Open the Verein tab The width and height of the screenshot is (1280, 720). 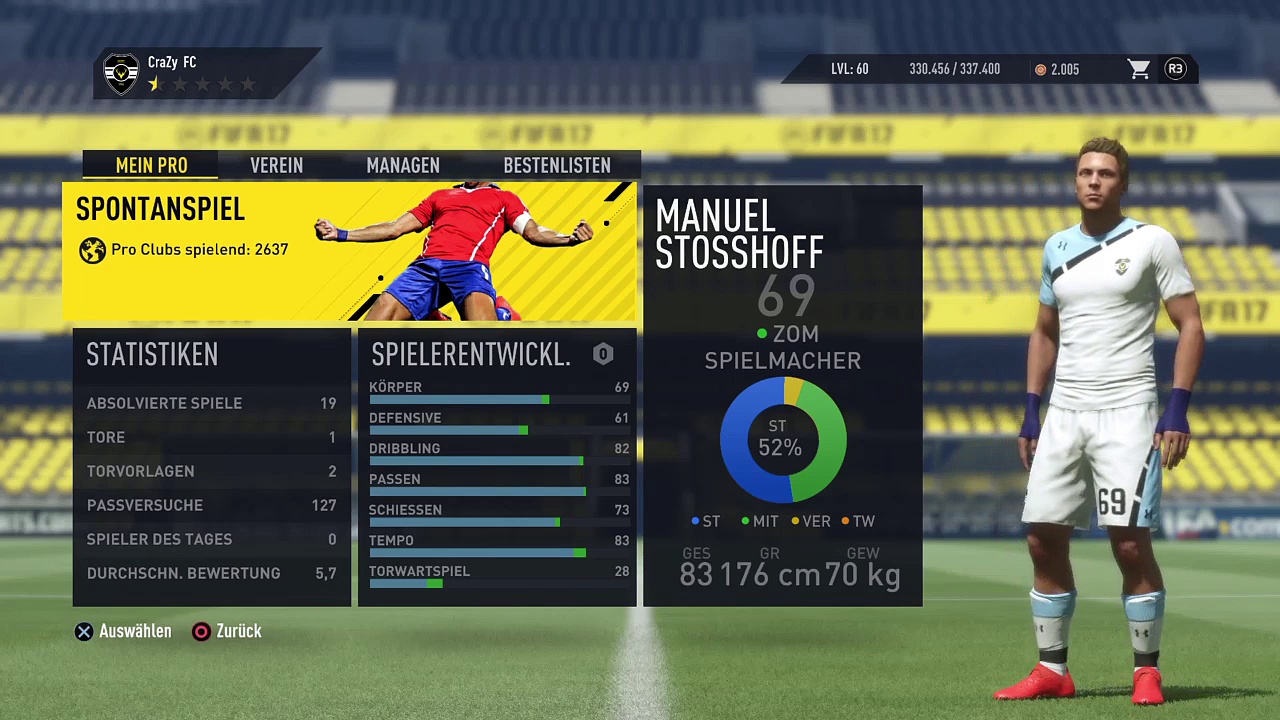[x=276, y=165]
